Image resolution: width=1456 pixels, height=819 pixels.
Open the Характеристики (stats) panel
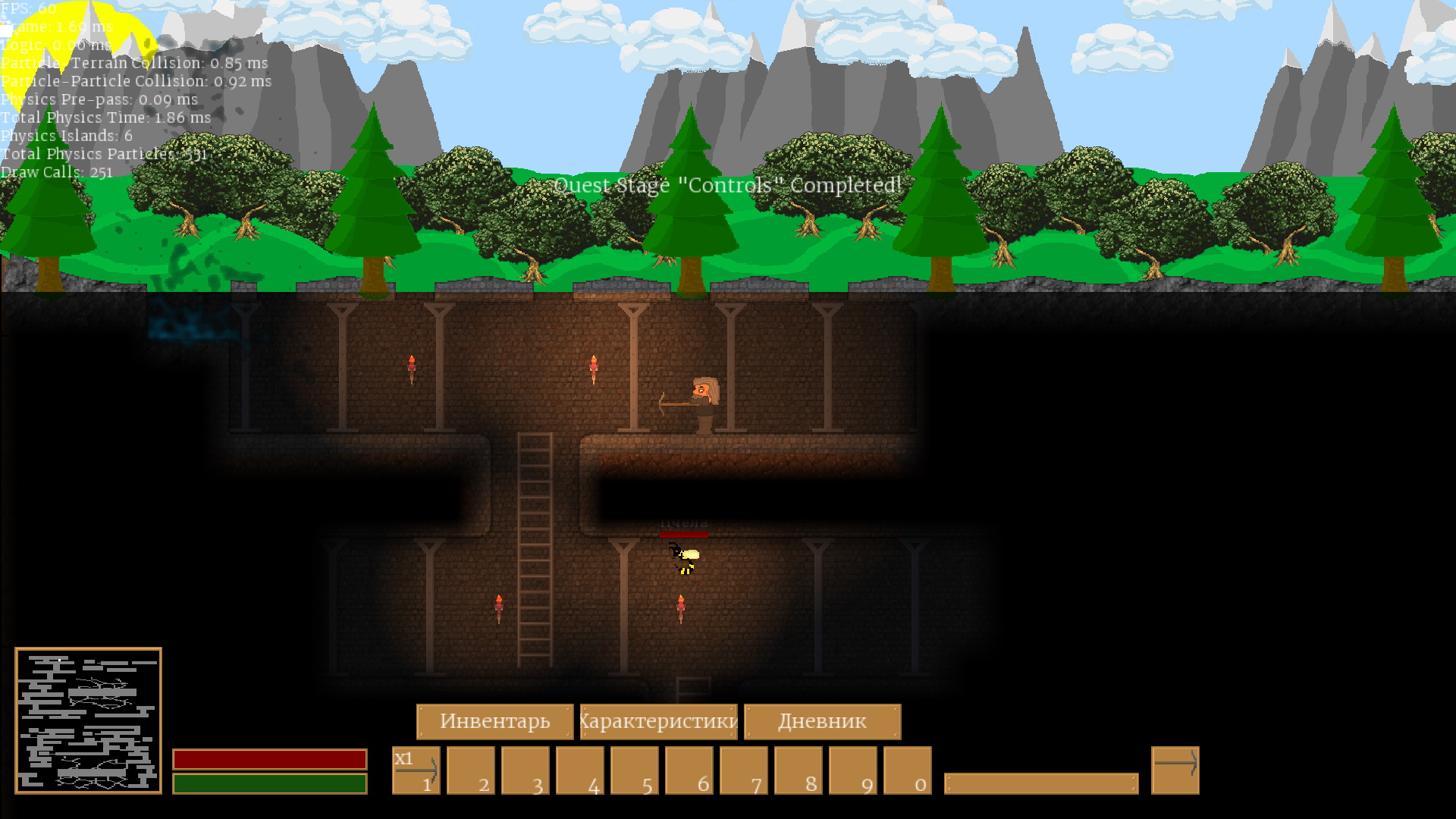[658, 721]
